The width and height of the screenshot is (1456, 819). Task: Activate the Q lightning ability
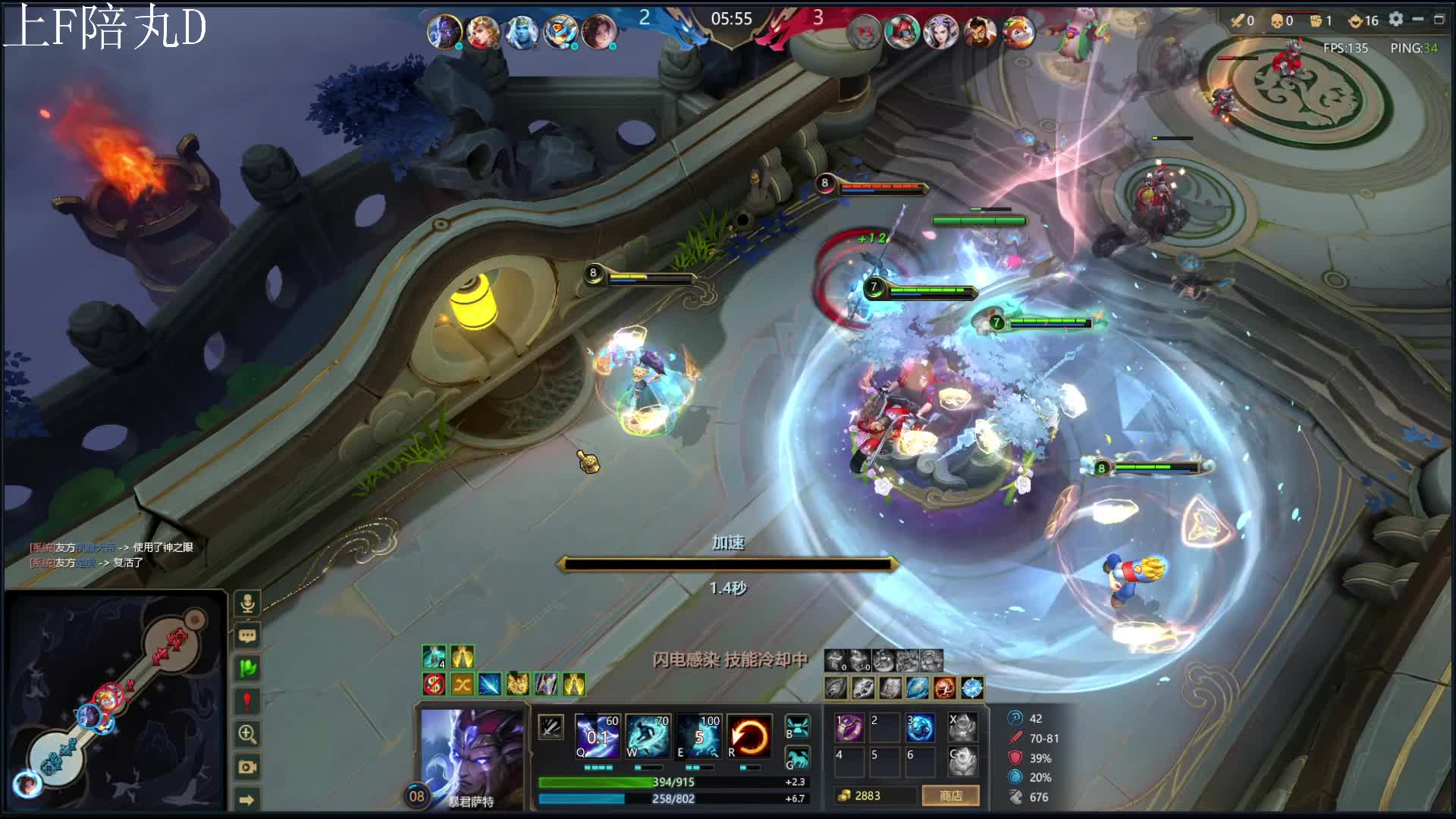pos(597,736)
